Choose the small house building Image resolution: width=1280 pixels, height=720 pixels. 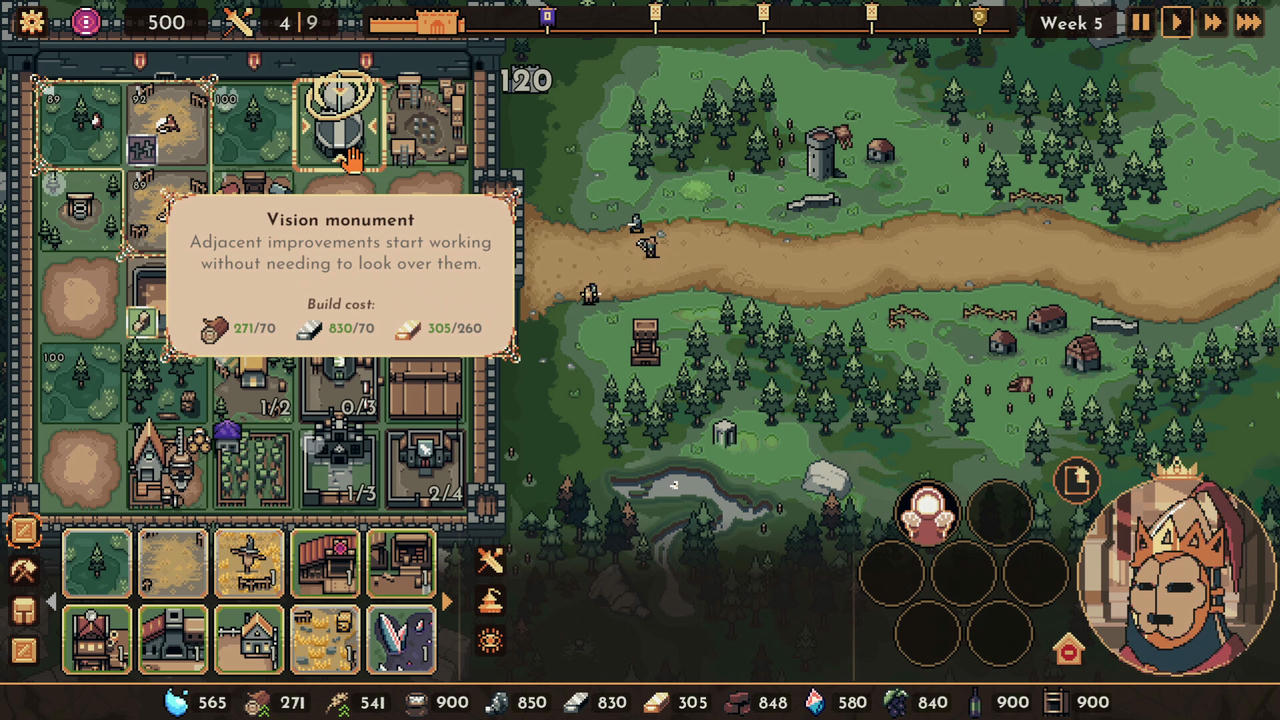[247, 640]
